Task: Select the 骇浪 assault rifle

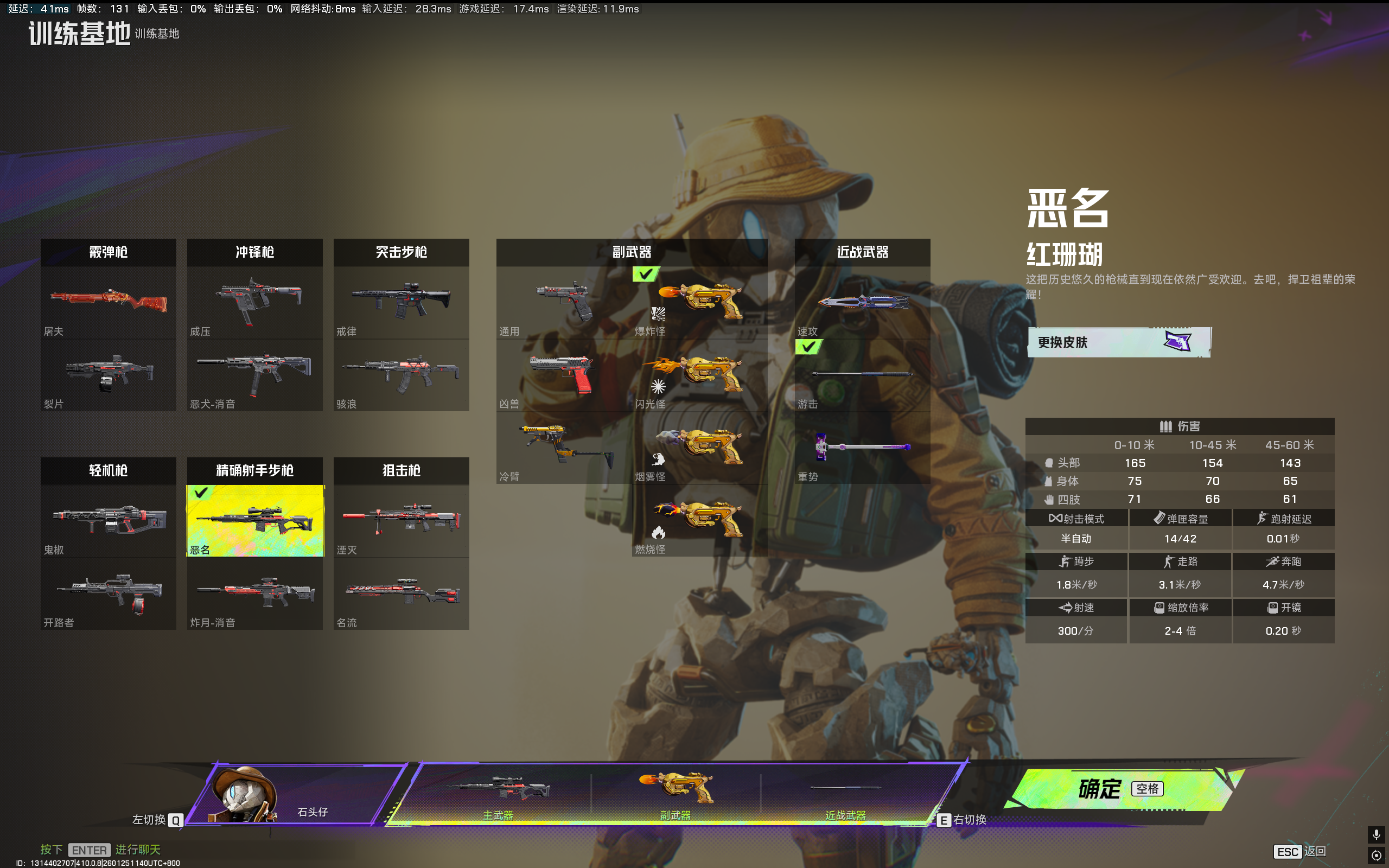Action: pos(401,375)
